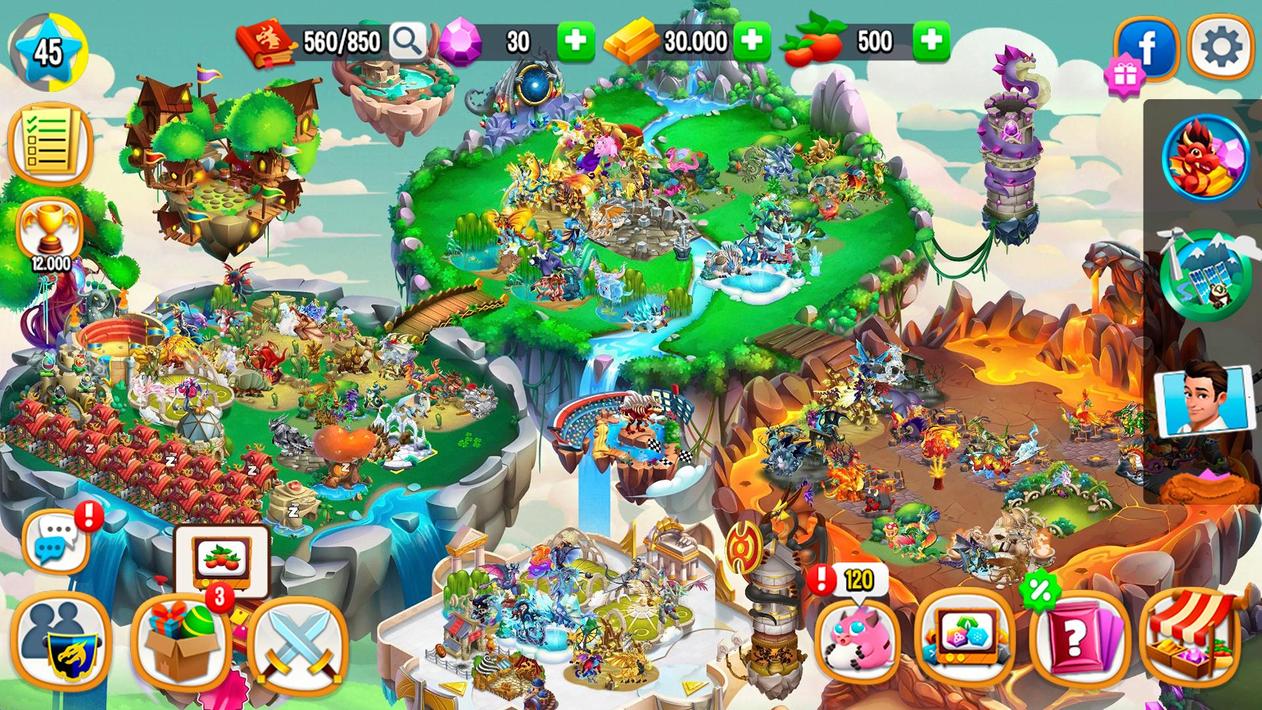
Task: Open the gift box storage
Action: (x=181, y=641)
